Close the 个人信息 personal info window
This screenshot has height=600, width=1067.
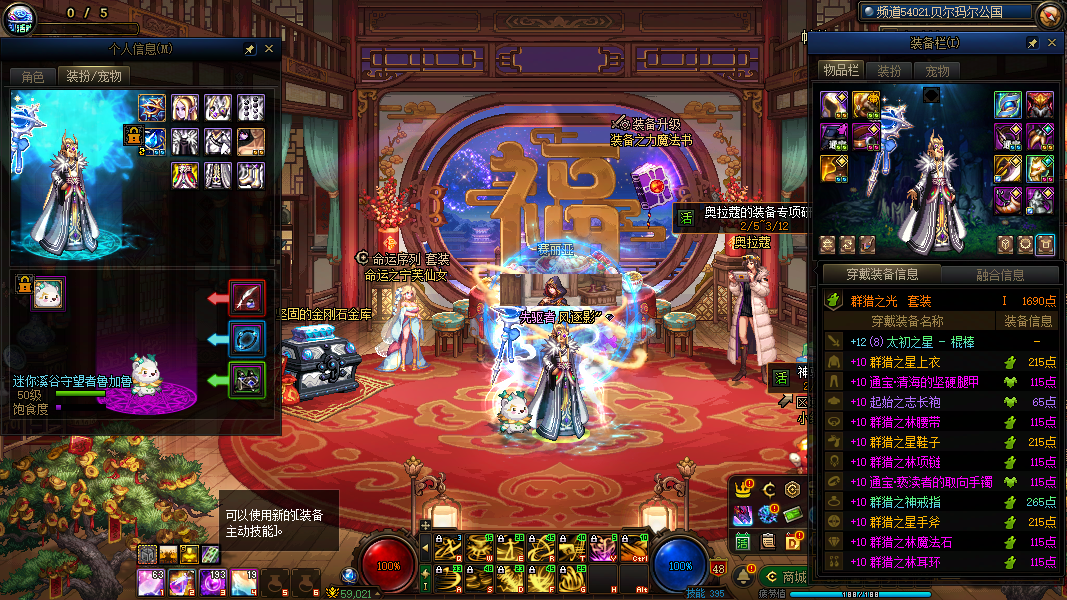coord(269,48)
